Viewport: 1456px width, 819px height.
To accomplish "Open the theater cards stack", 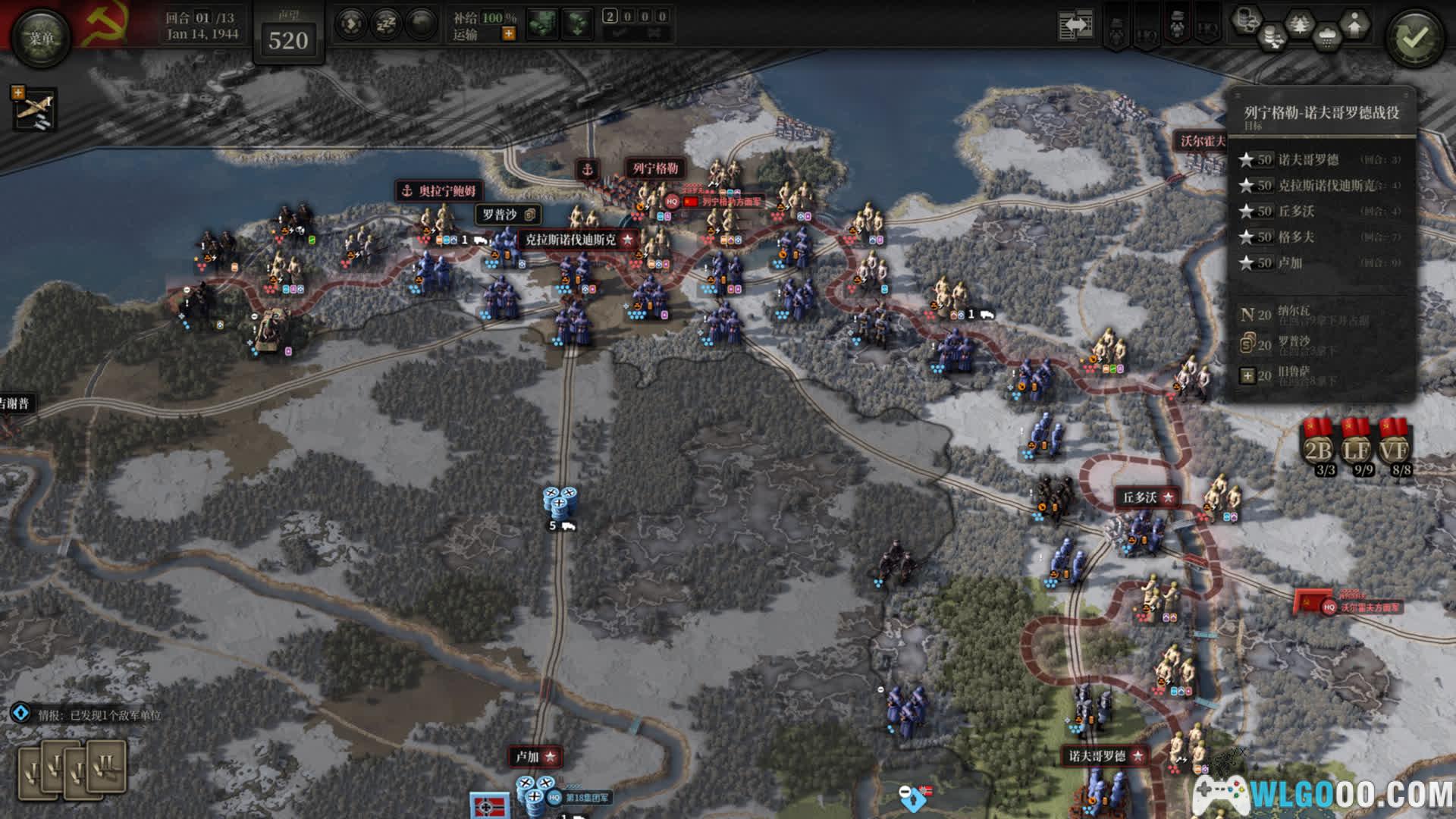I will click(72, 770).
